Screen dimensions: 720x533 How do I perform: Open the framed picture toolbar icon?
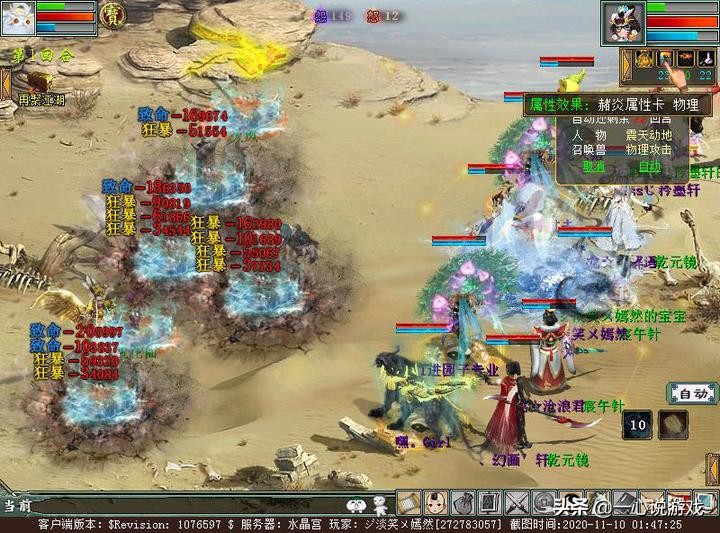490,501
